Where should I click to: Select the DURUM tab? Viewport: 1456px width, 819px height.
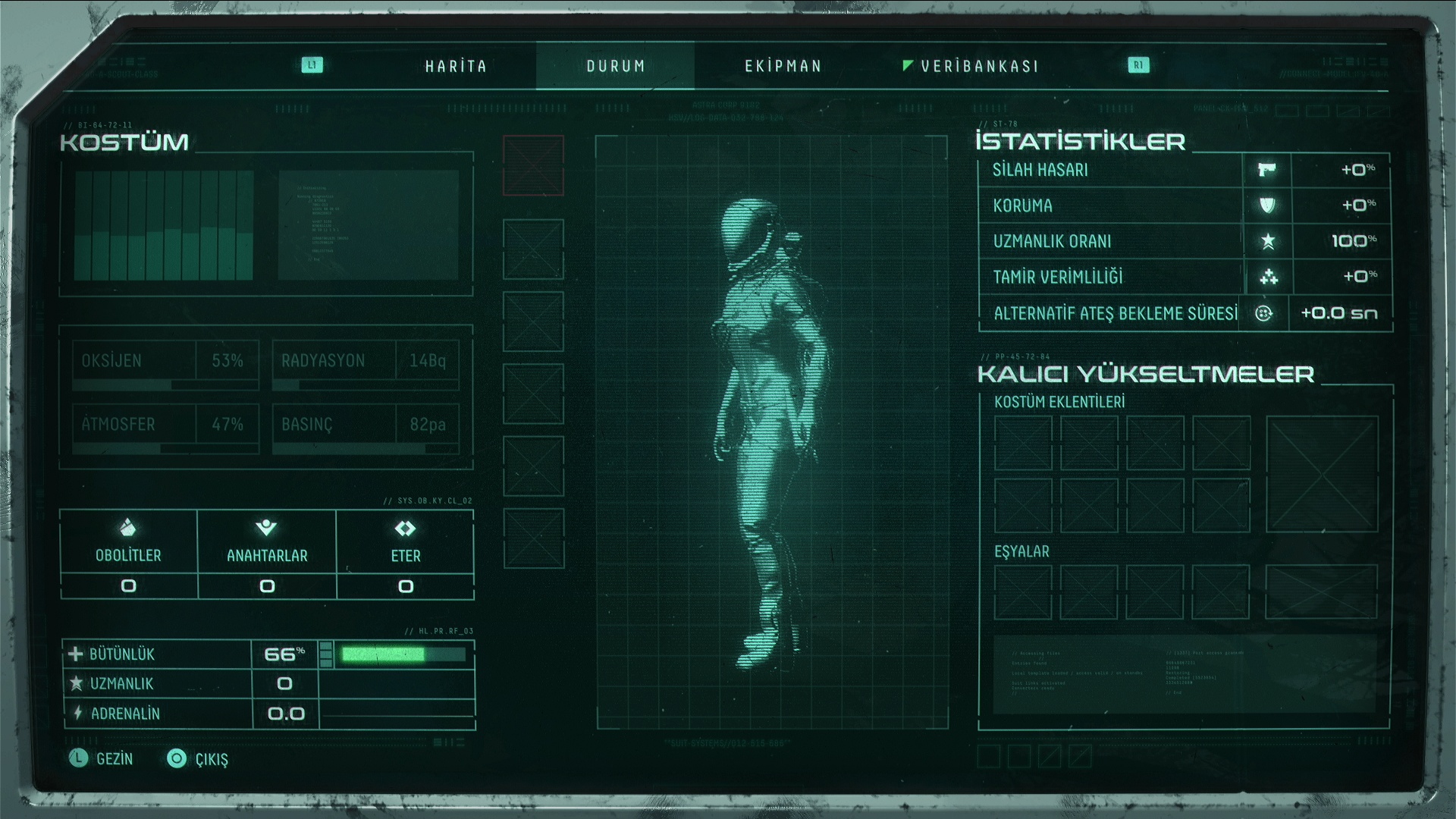pyautogui.click(x=615, y=66)
